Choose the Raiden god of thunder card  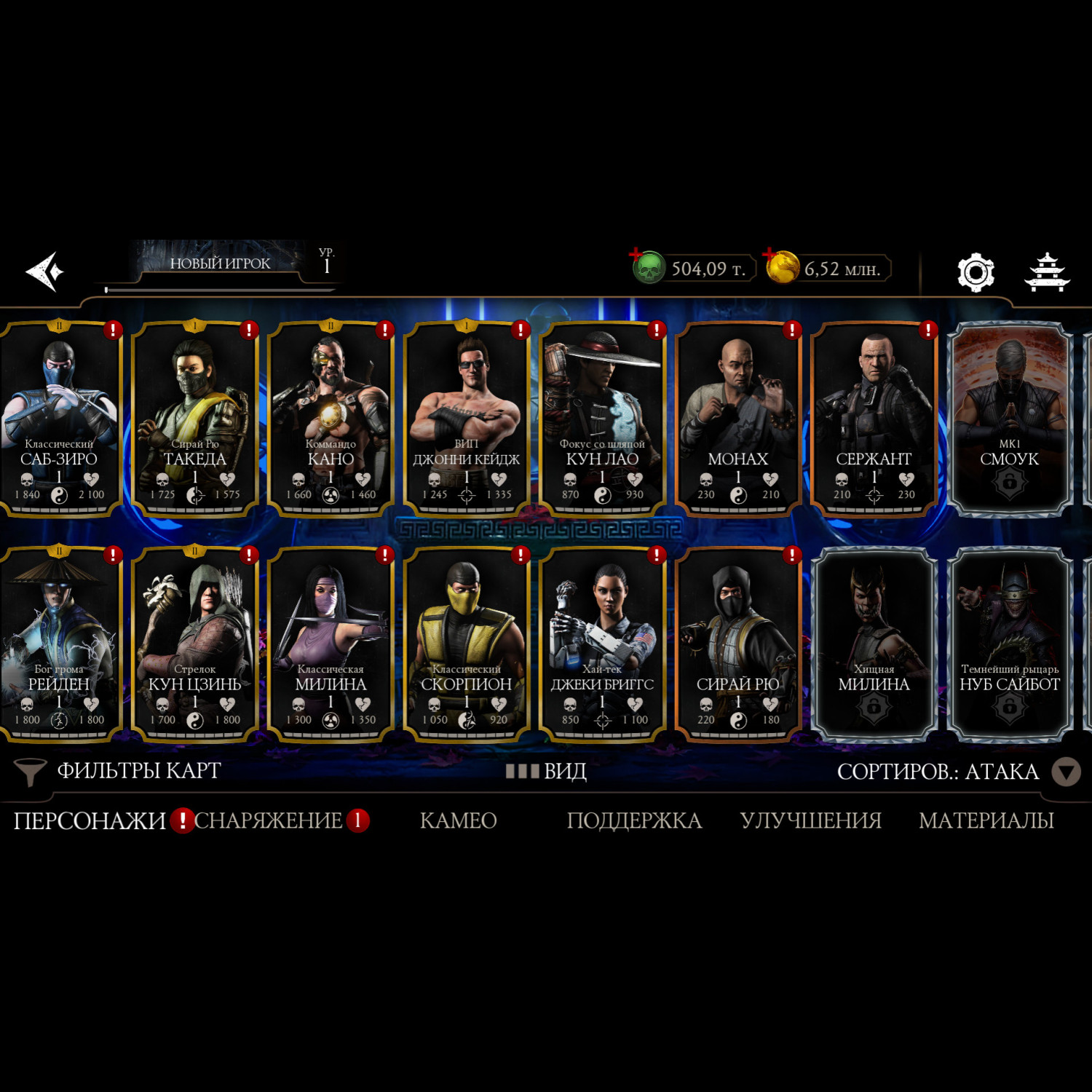coord(60,644)
